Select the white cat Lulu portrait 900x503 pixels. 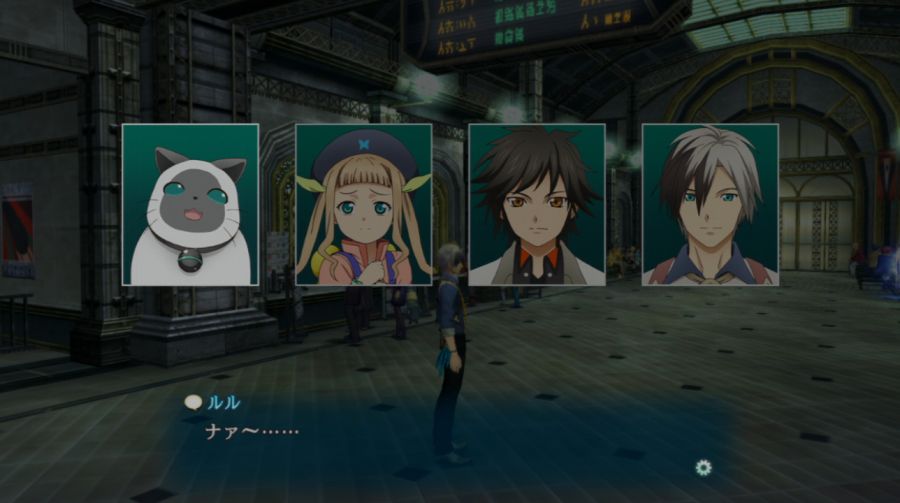coord(190,205)
